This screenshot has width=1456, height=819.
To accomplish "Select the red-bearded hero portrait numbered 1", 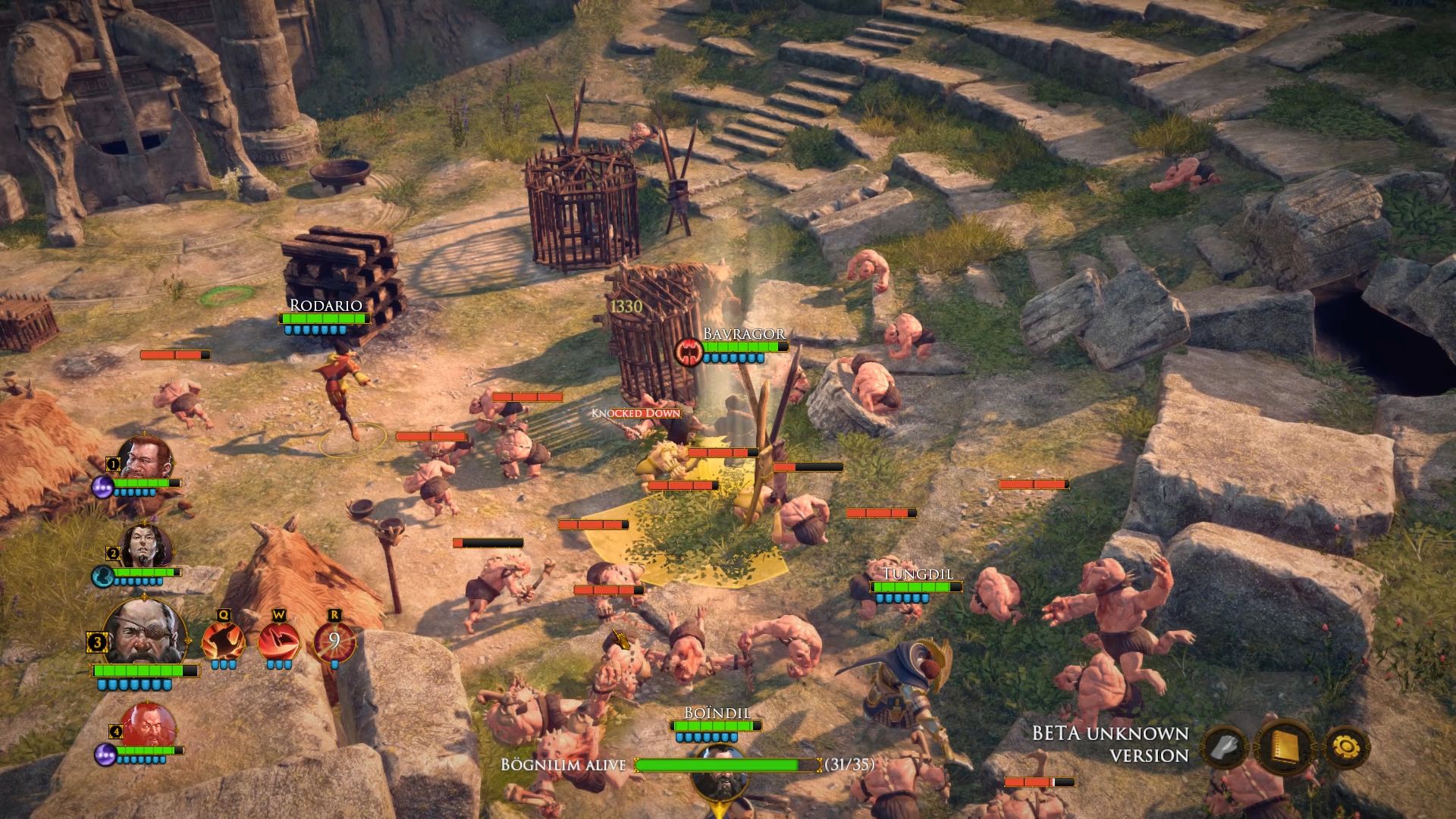I will pyautogui.click(x=144, y=457).
